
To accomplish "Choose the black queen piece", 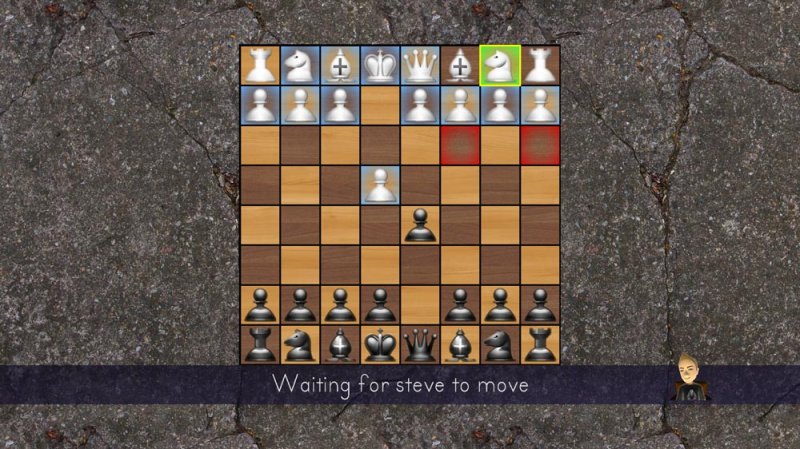I will pos(420,345).
